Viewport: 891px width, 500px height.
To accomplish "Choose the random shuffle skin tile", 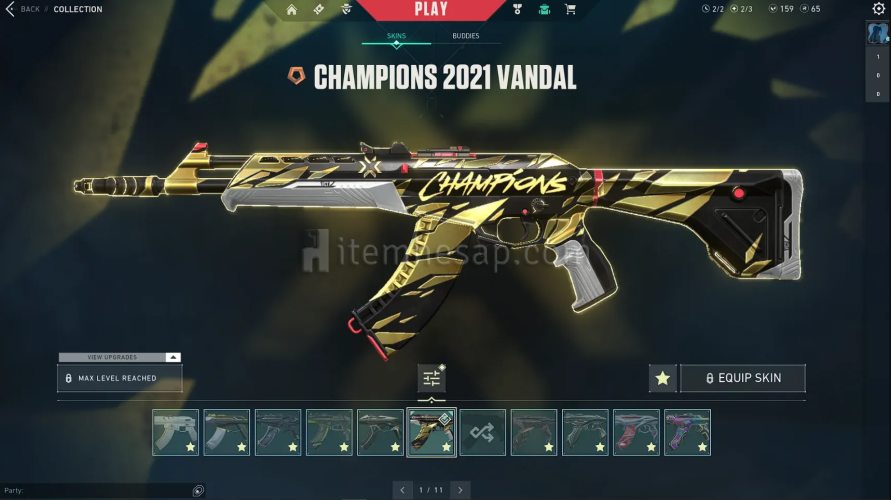I will [483, 432].
